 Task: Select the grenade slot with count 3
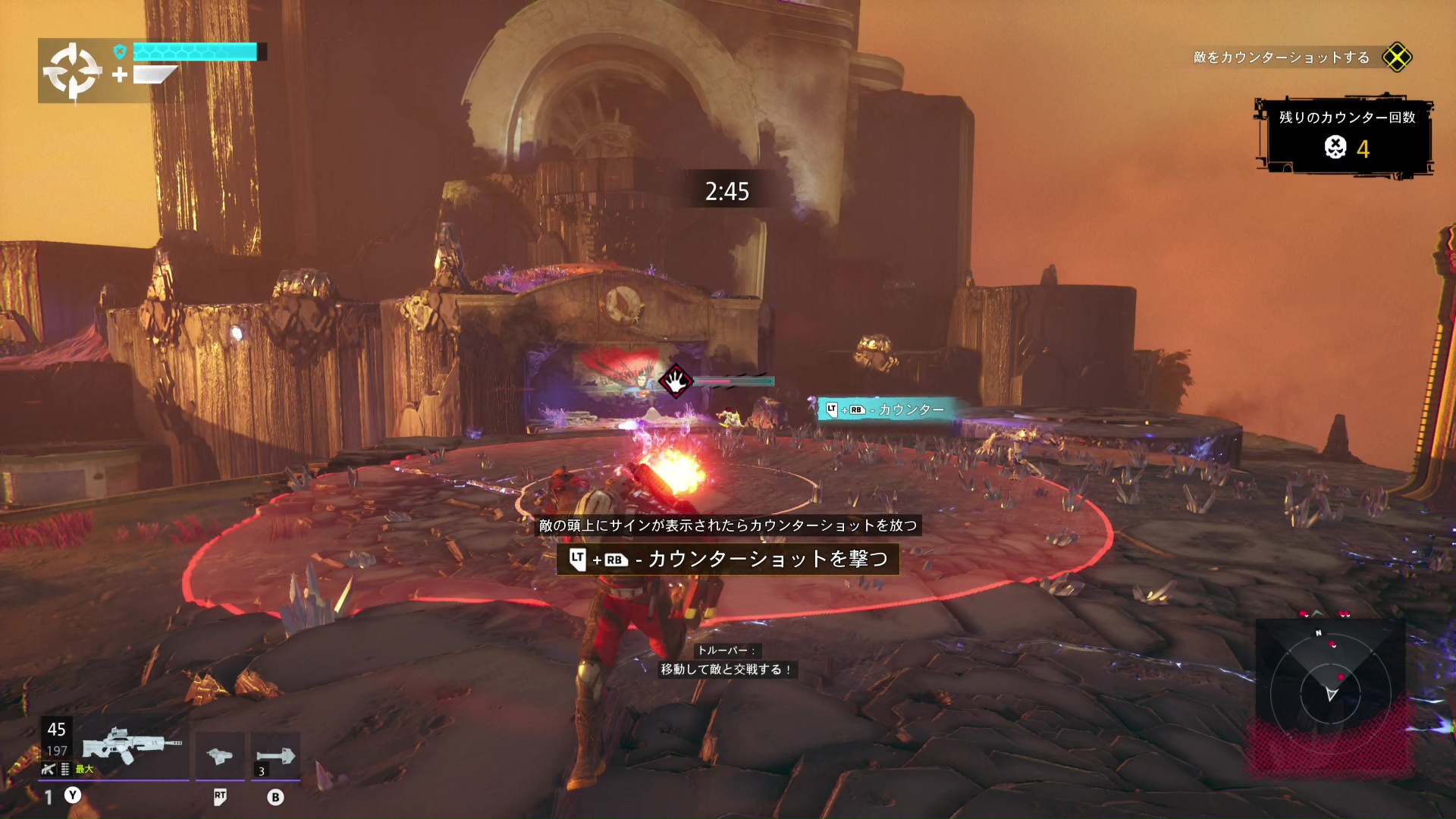point(275,755)
